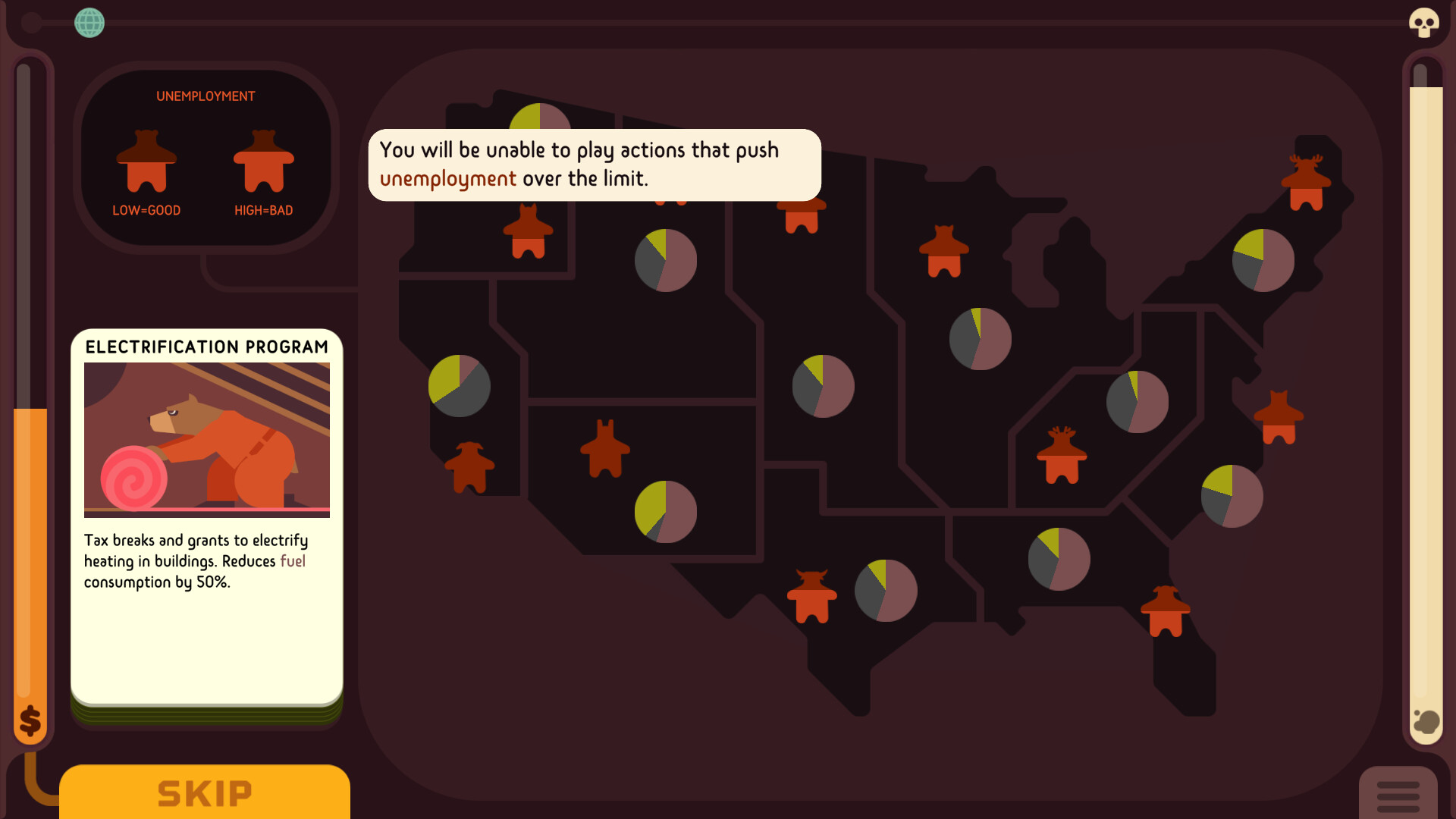The image size is (1456, 819).
Task: Select the small bear figure in Minnesota
Action: [x=943, y=253]
